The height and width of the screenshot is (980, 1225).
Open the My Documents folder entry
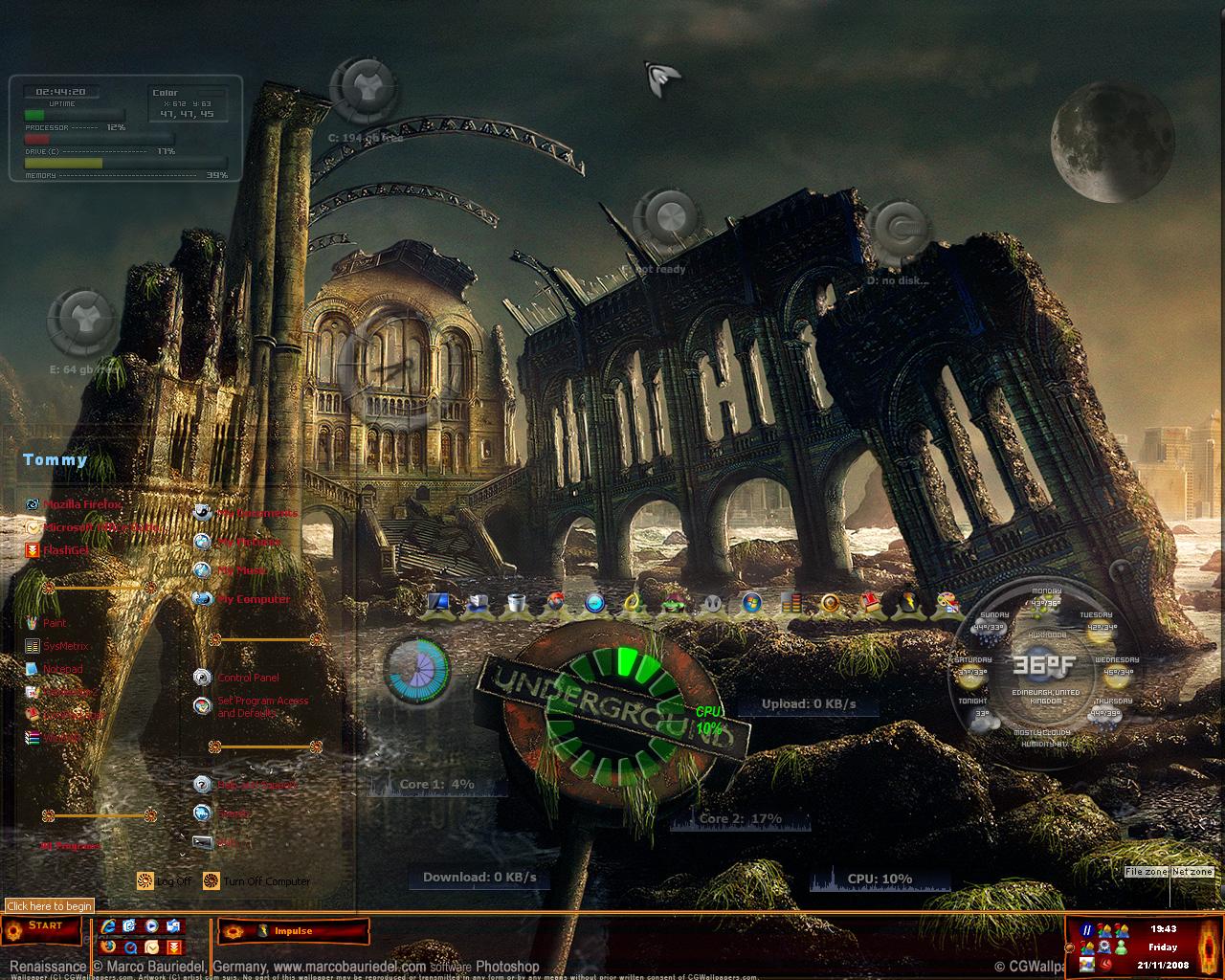[256, 513]
